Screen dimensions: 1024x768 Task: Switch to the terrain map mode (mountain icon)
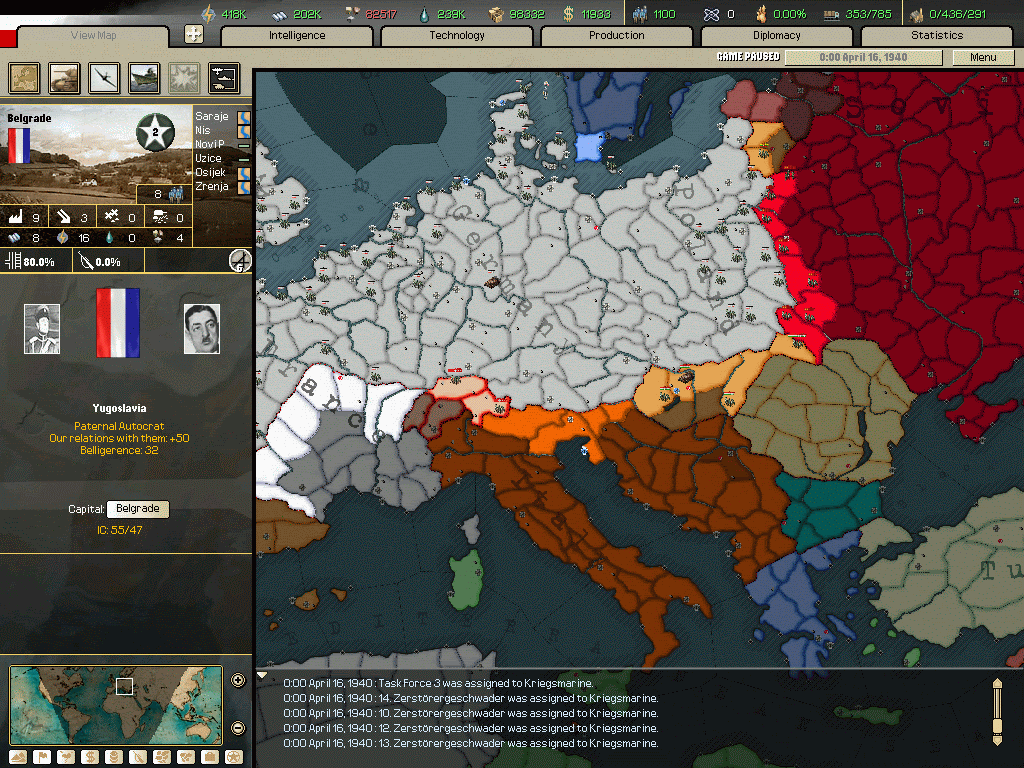click(18, 757)
